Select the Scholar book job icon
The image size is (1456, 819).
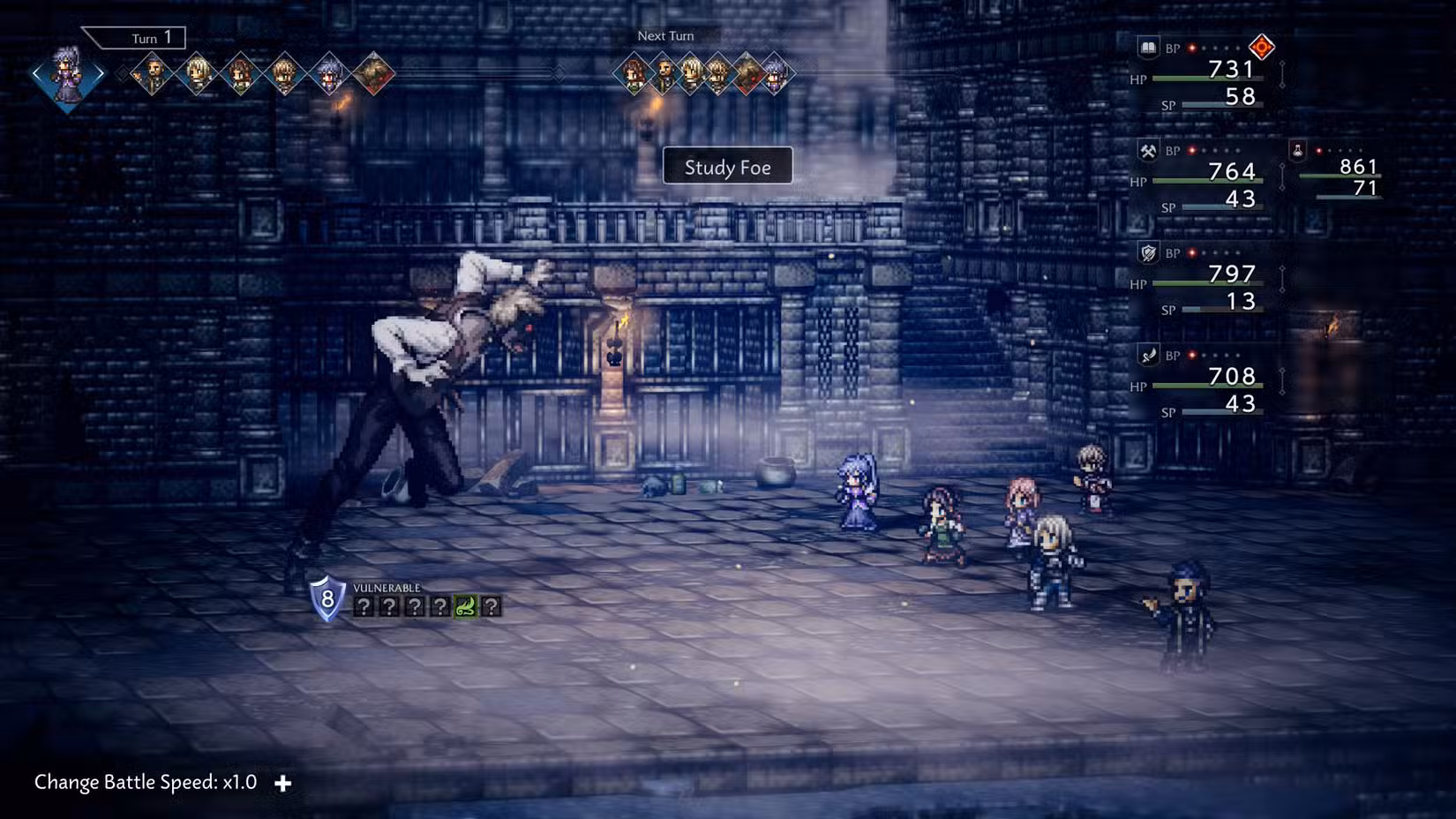1149,46
